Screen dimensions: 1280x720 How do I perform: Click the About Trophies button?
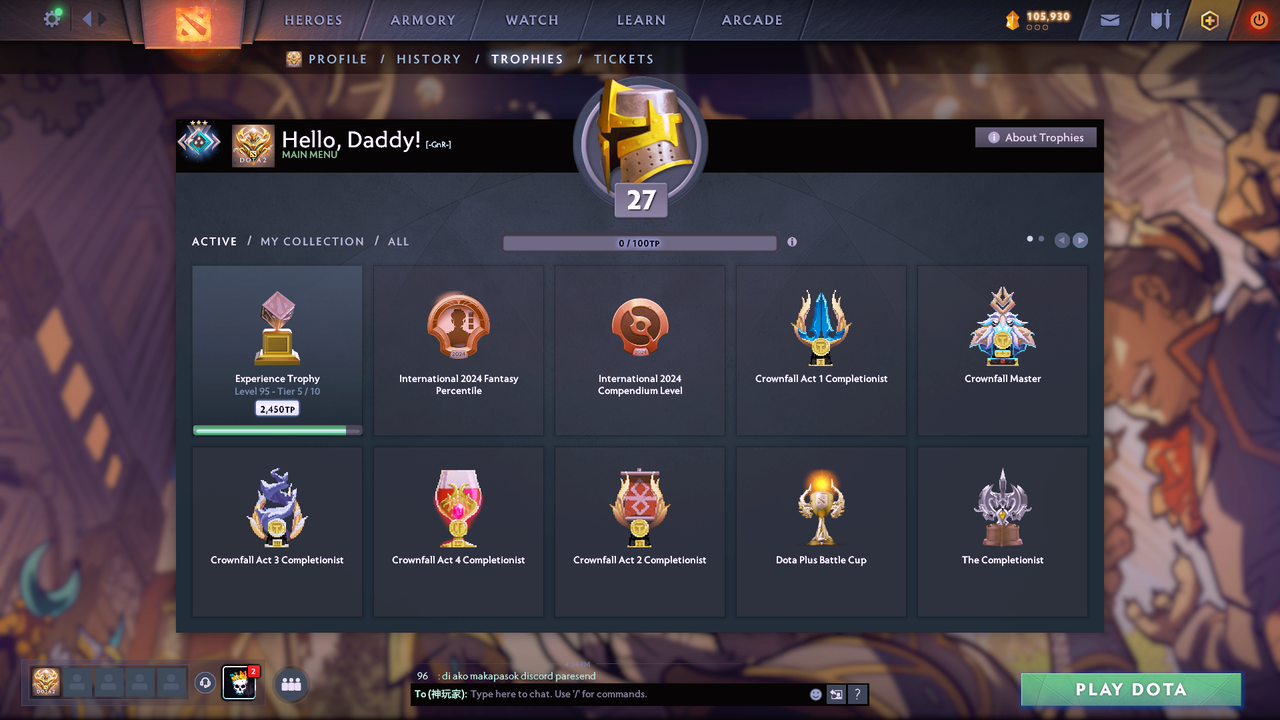pyautogui.click(x=1036, y=138)
